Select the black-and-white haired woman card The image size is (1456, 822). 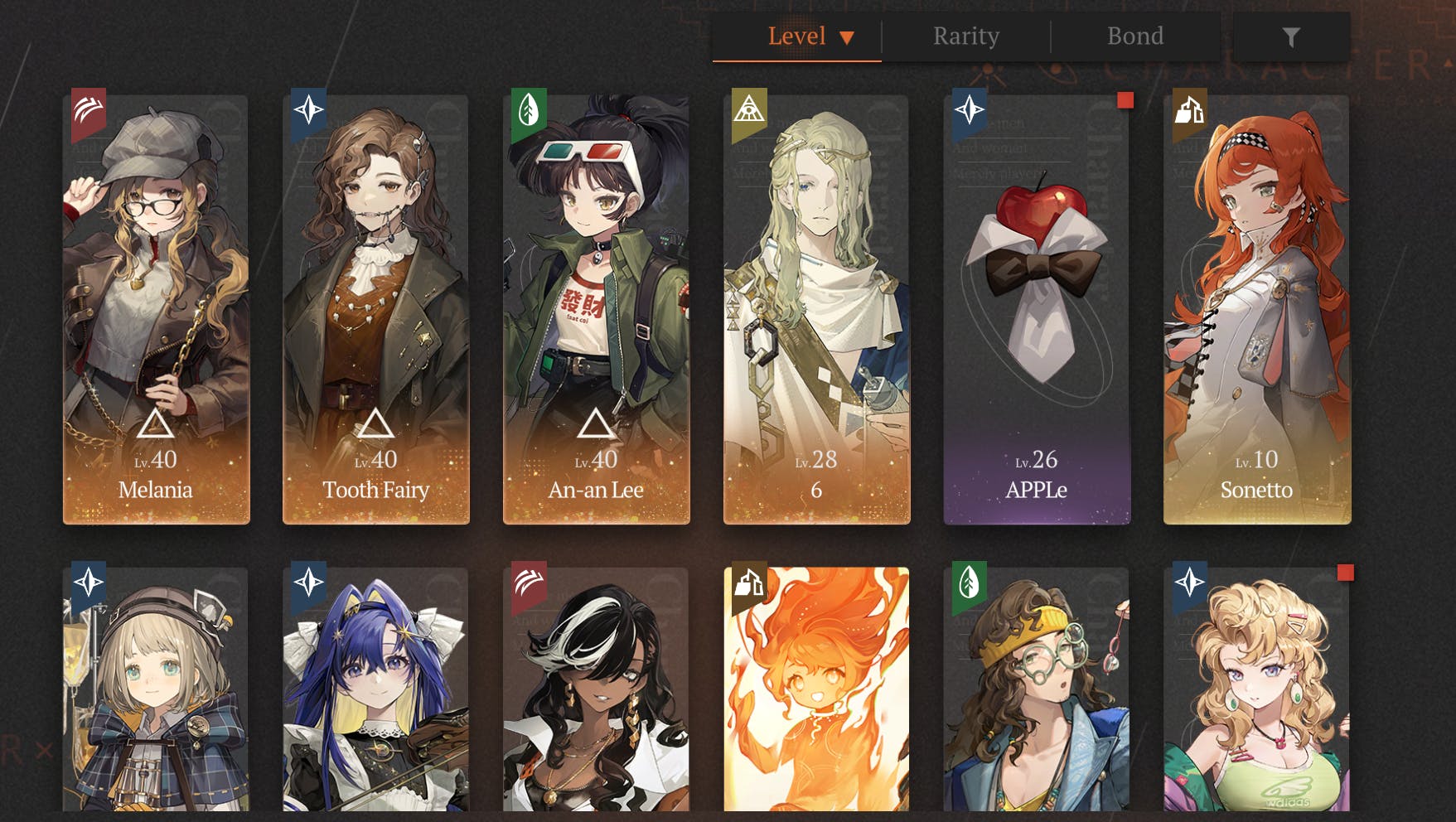tap(597, 689)
